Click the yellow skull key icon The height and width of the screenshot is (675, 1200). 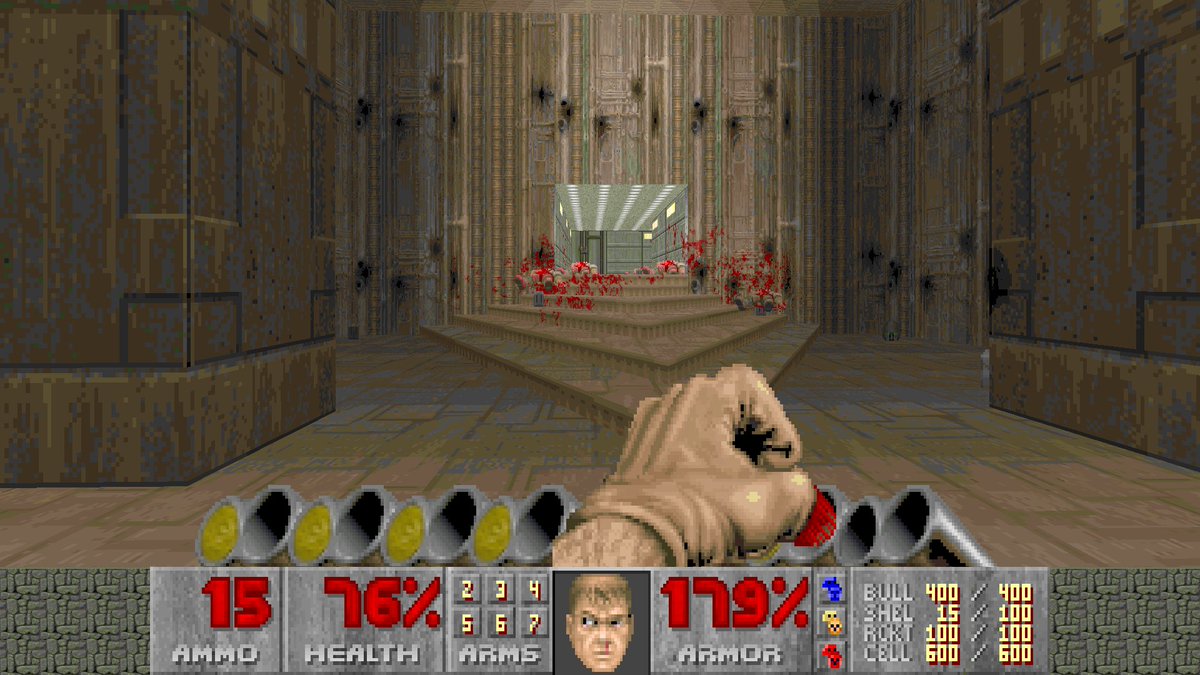pos(829,622)
